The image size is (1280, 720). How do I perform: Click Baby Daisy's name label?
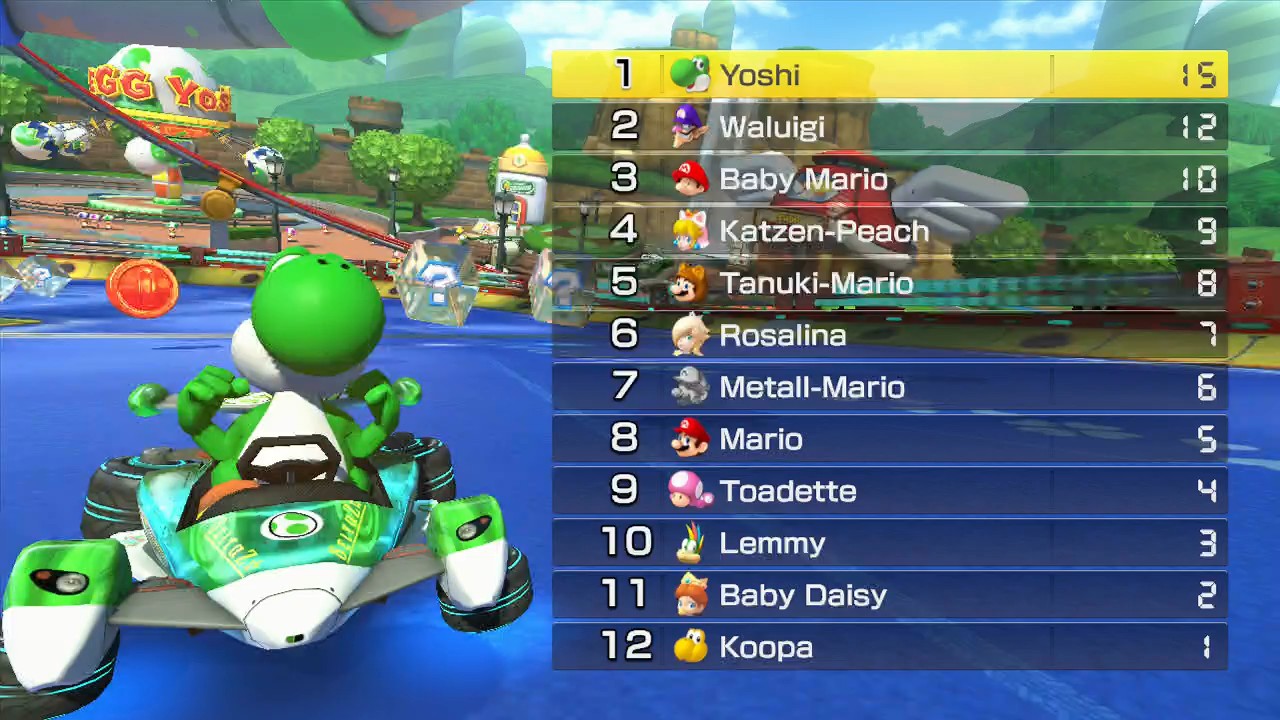click(x=803, y=595)
